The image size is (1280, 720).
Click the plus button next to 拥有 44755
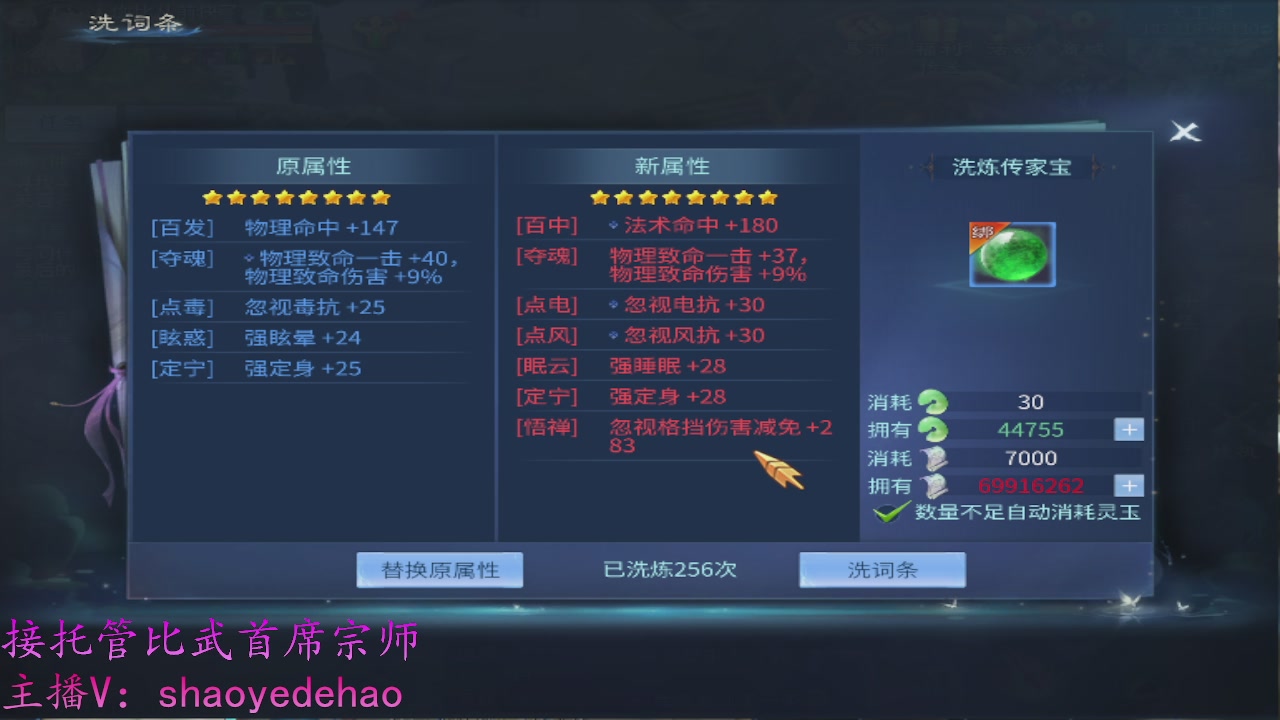(1128, 429)
